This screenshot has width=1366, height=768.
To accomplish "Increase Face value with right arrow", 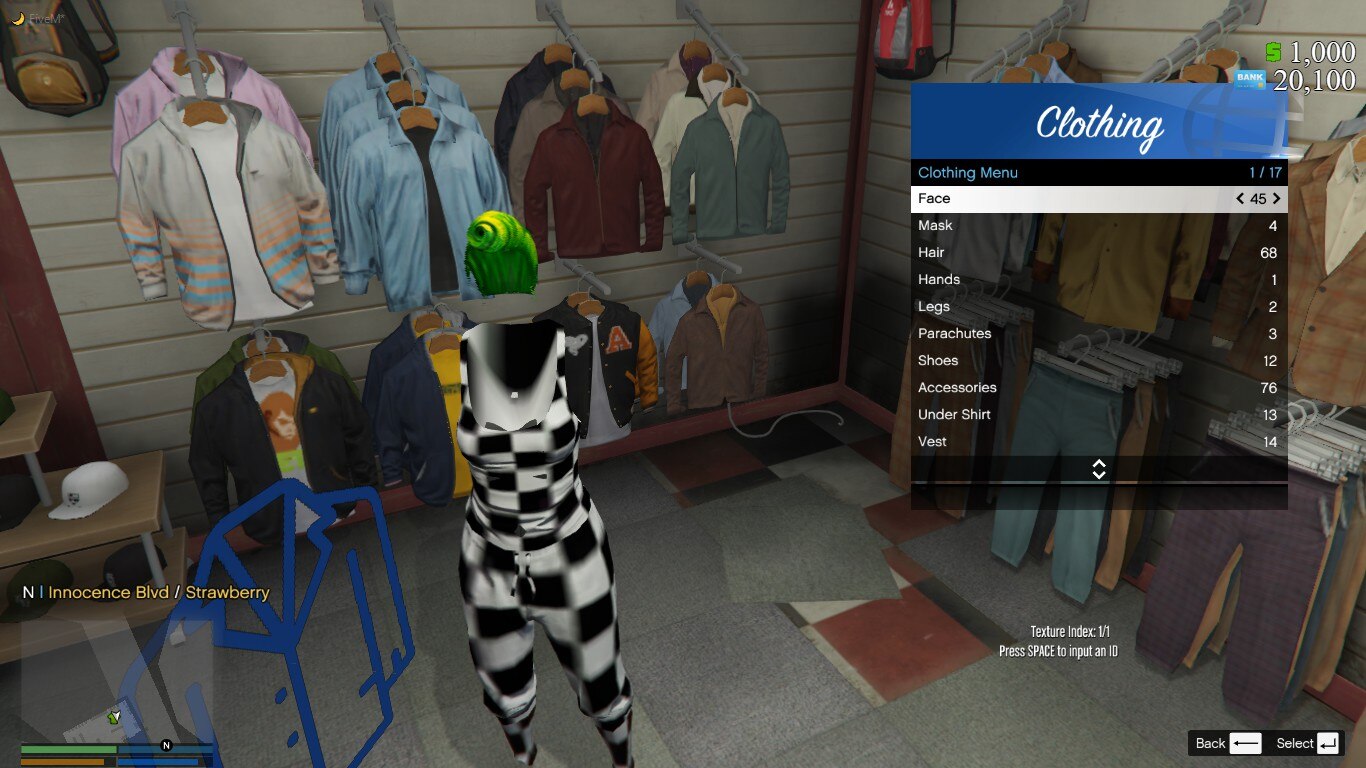I will tap(1276, 199).
